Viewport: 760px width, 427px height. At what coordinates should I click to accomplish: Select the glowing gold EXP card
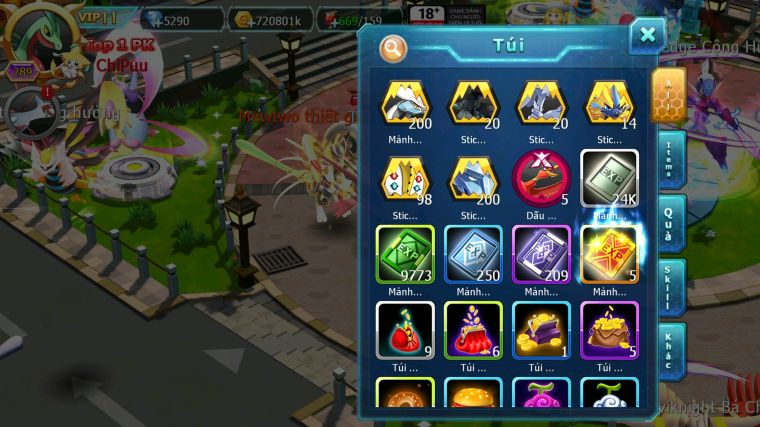[609, 255]
